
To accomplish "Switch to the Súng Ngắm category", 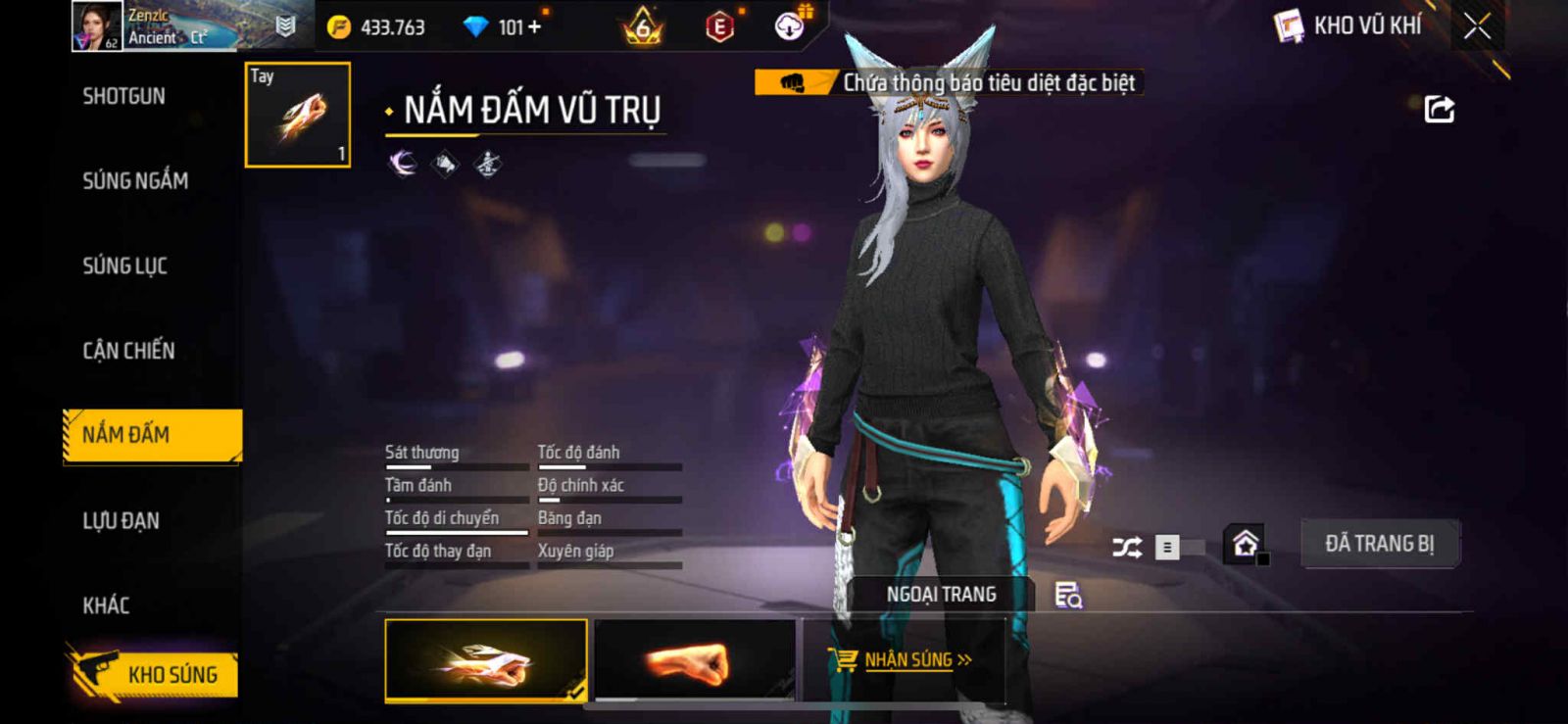I will coord(135,180).
